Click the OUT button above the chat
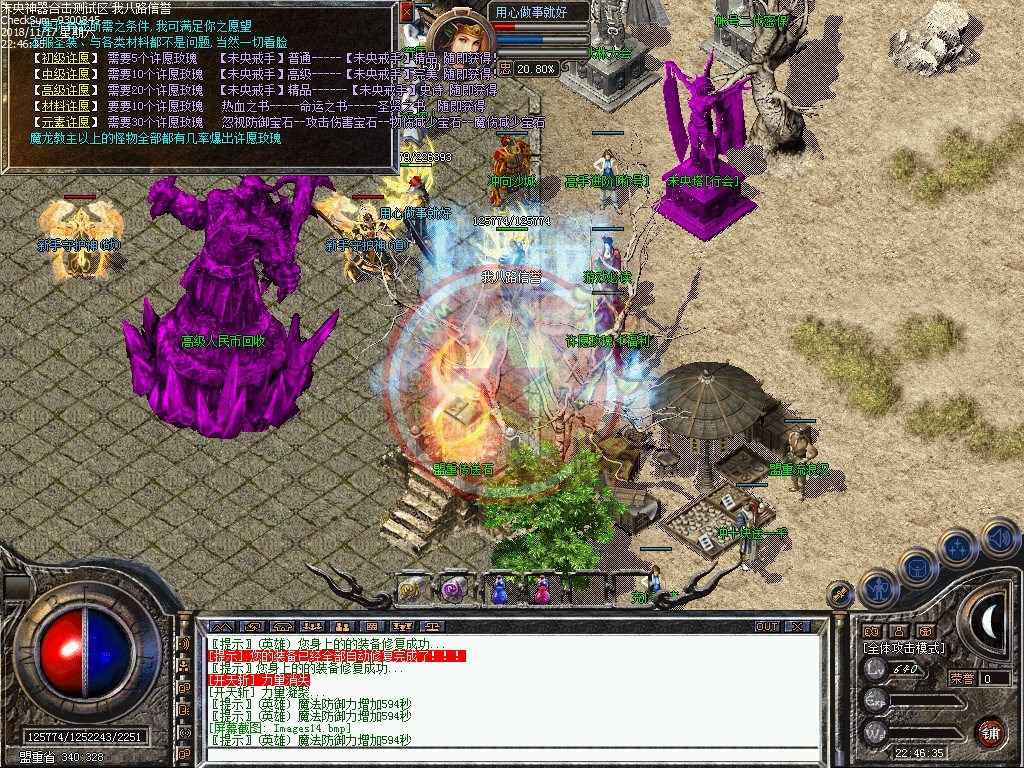The width and height of the screenshot is (1024, 768). 767,626
